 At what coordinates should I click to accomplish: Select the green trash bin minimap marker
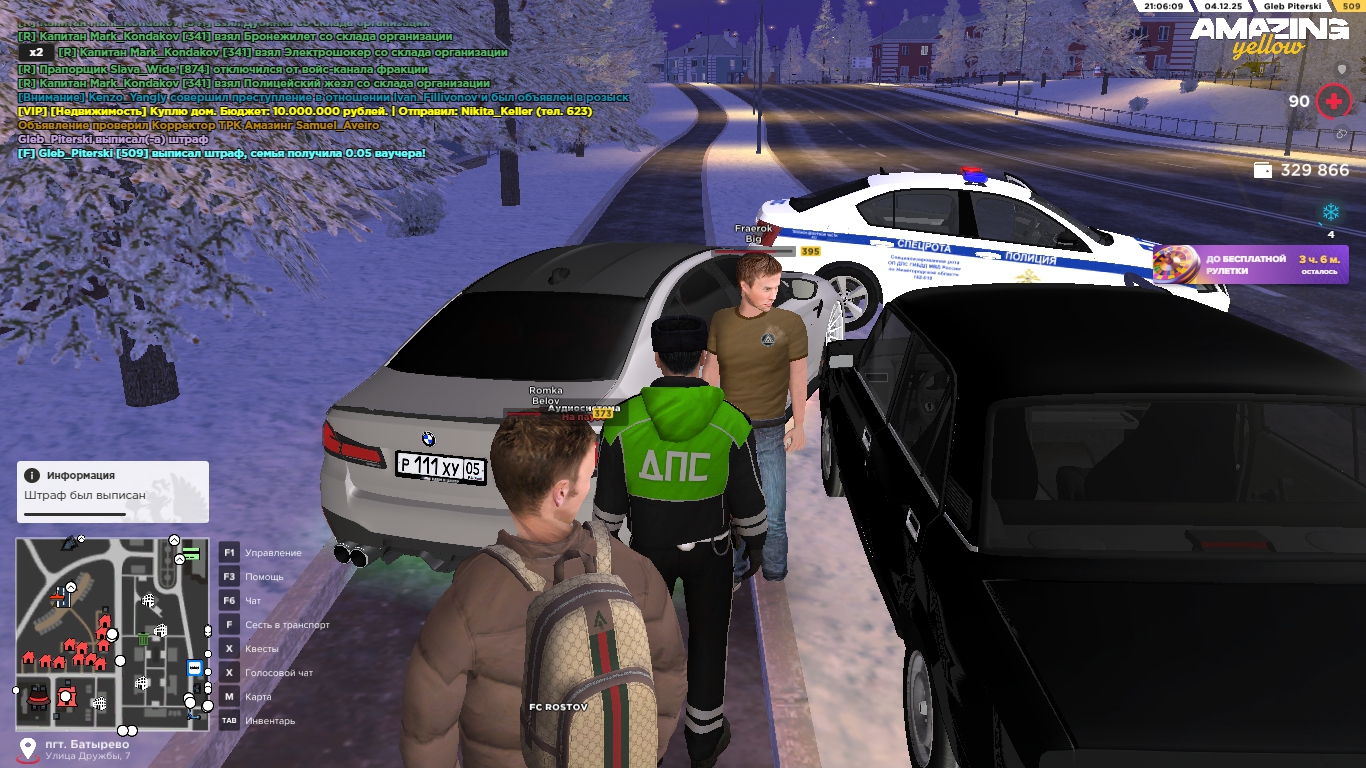click(x=143, y=639)
